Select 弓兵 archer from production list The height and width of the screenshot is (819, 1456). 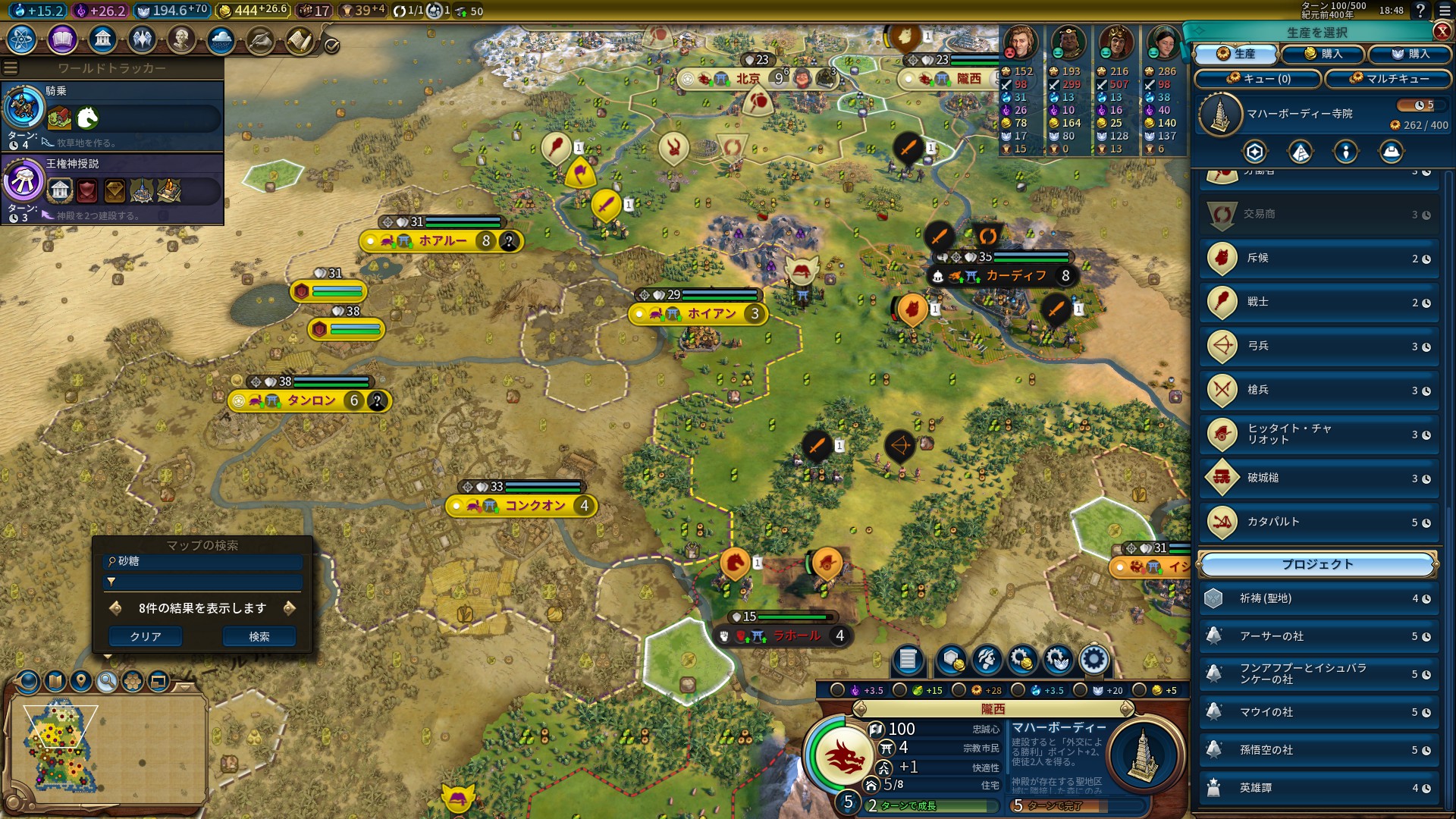click(1319, 347)
